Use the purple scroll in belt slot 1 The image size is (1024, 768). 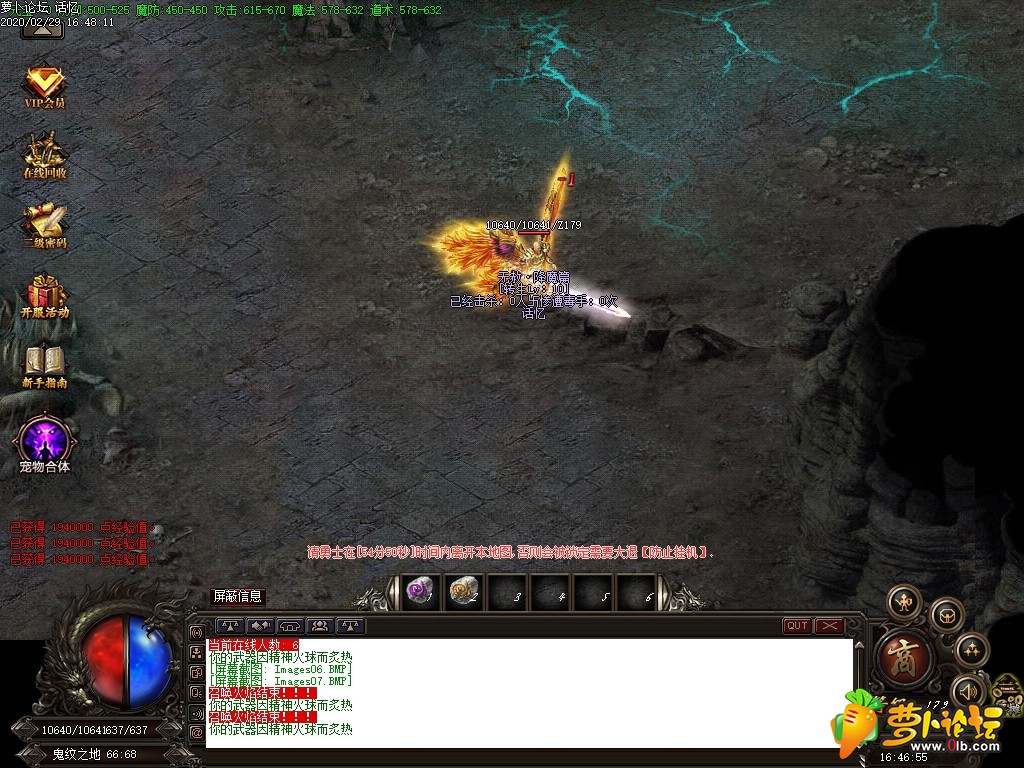(418, 592)
